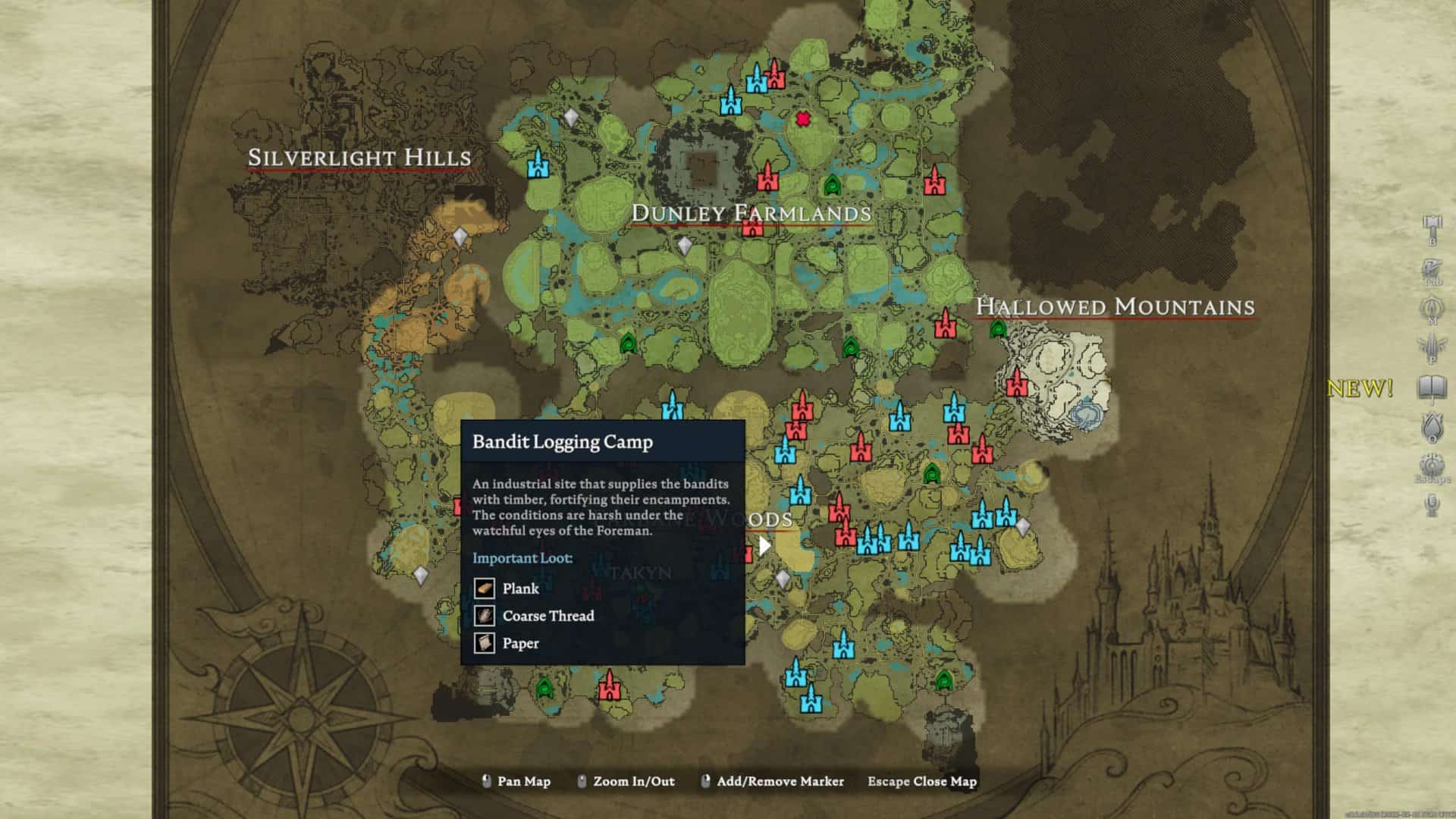Open the winged vampire powers icon

1432,347
